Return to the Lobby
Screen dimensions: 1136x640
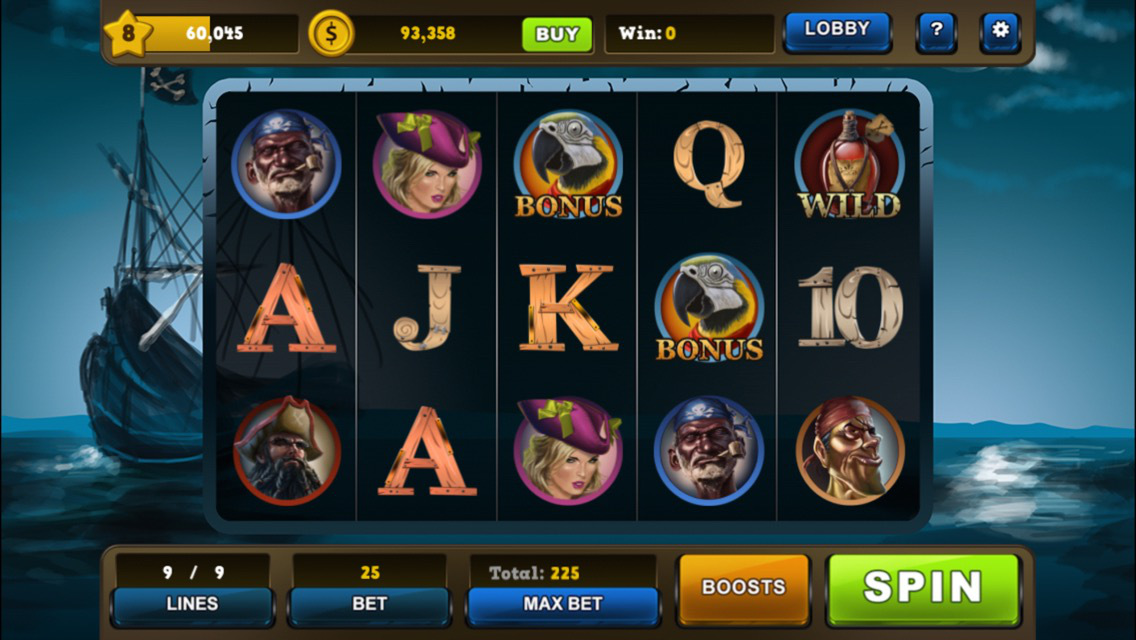click(x=837, y=30)
